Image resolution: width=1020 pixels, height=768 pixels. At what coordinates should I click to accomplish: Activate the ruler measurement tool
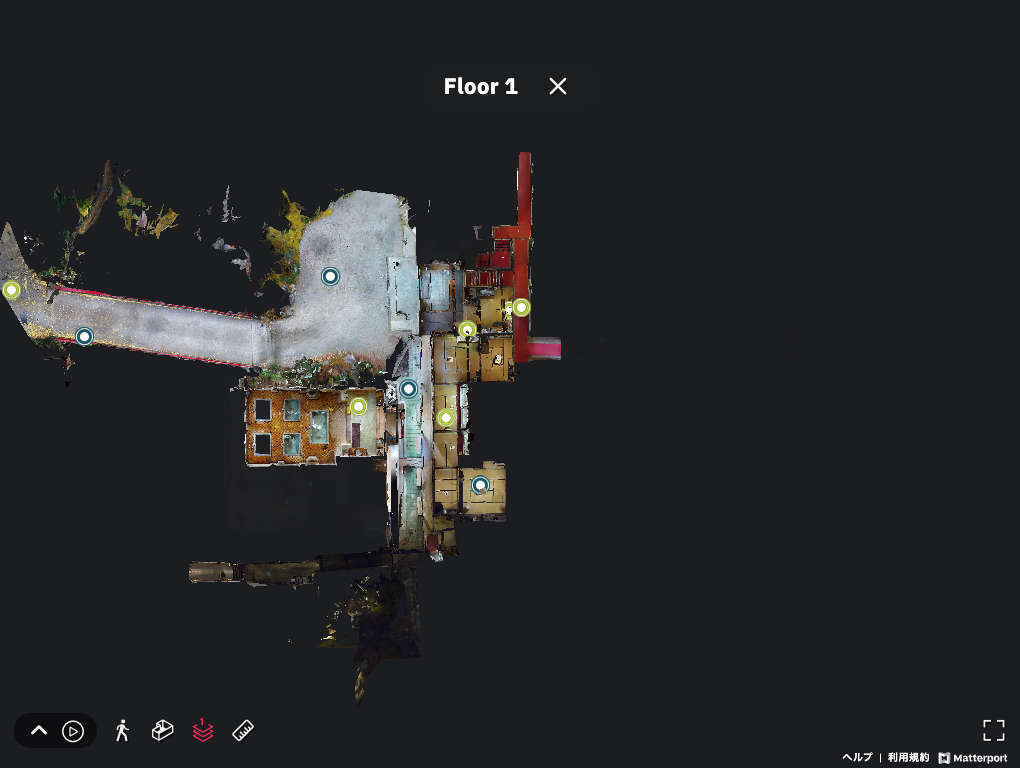[x=243, y=731]
